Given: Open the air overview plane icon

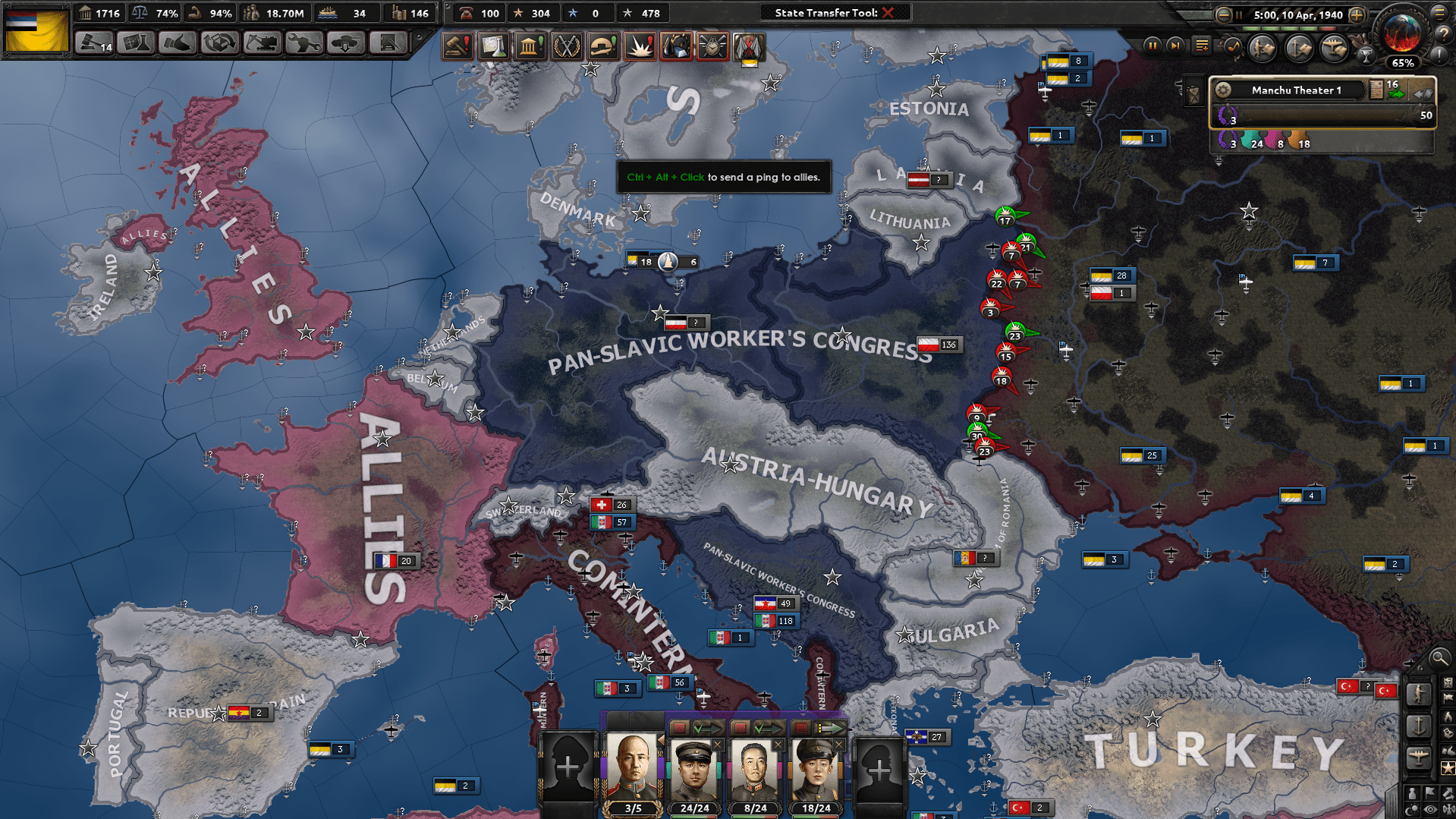Looking at the screenshot, I should 1333,47.
